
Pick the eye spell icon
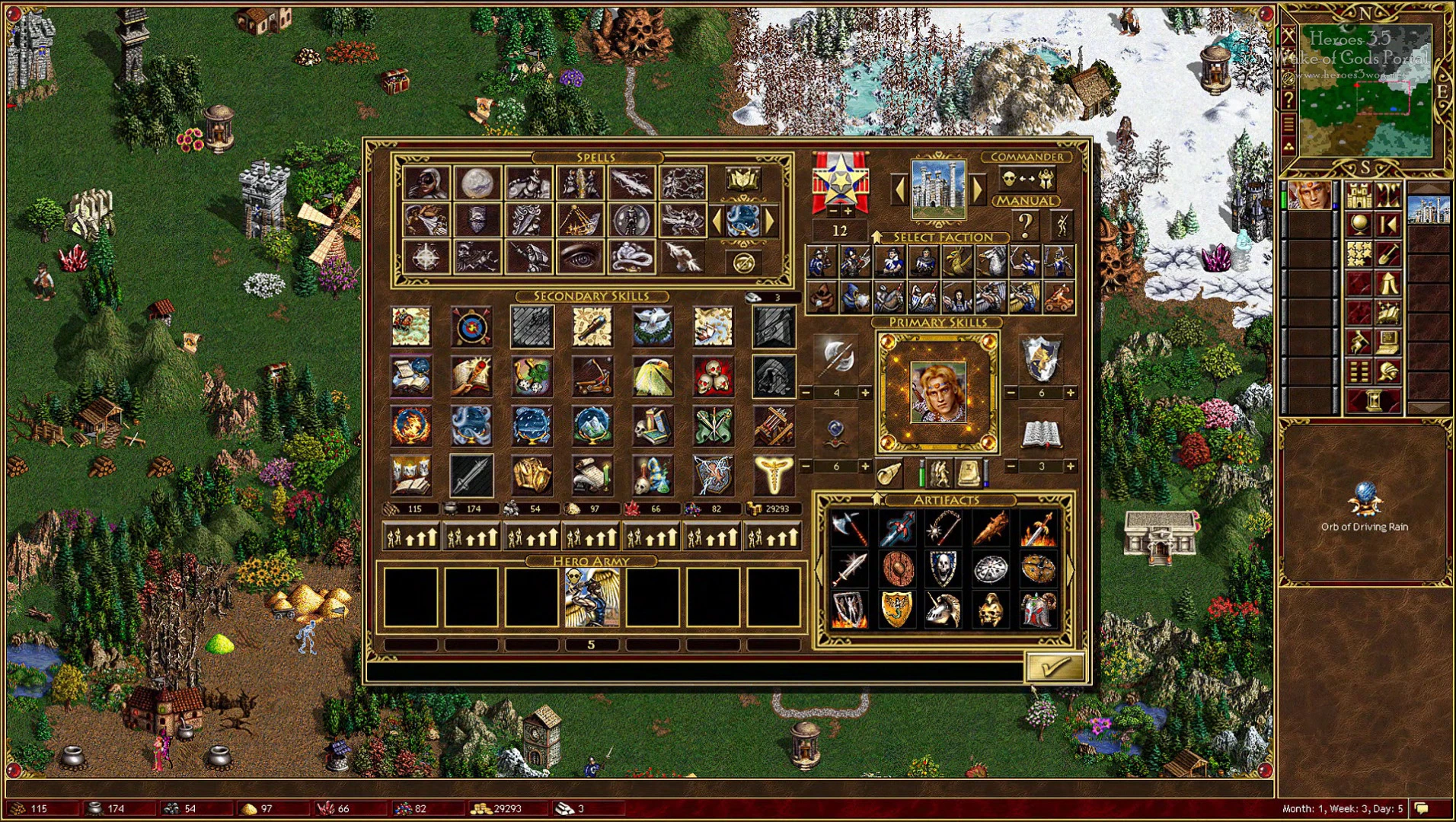pyautogui.click(x=580, y=258)
